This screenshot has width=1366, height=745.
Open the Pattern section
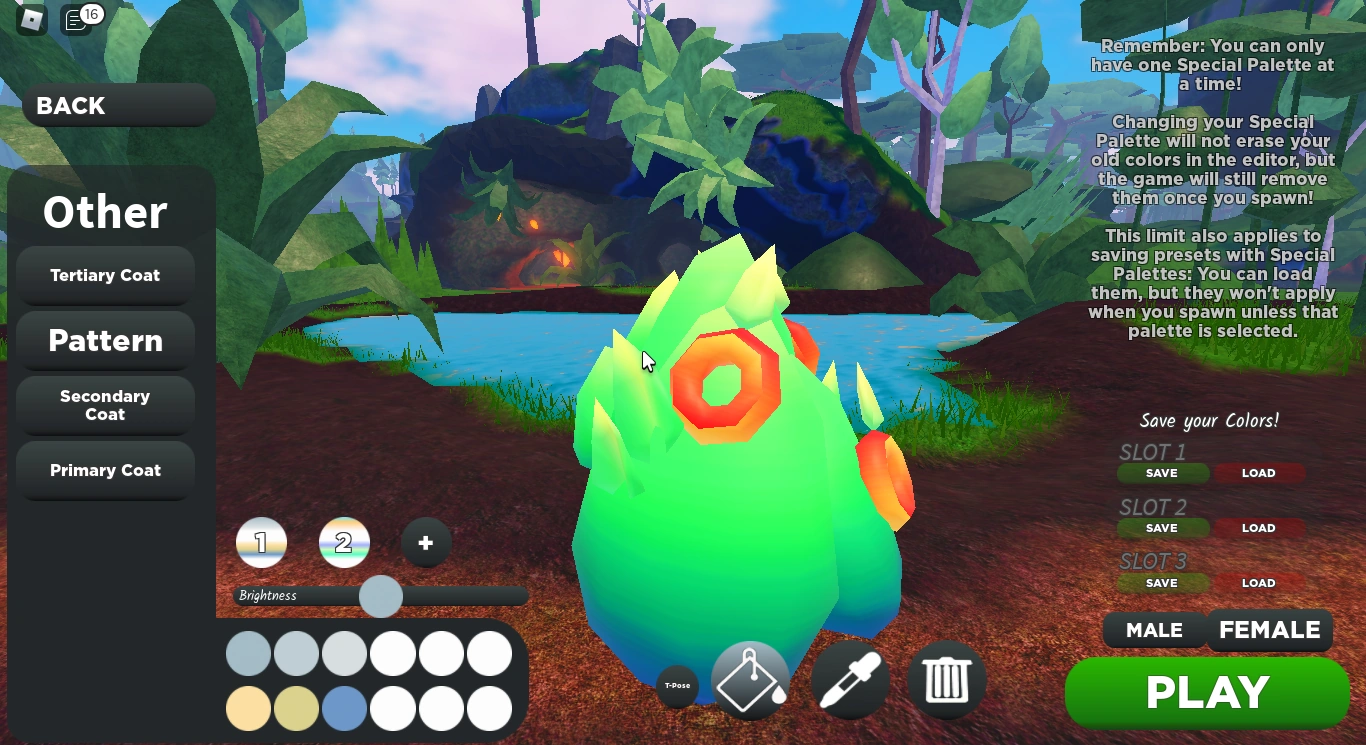click(x=105, y=341)
